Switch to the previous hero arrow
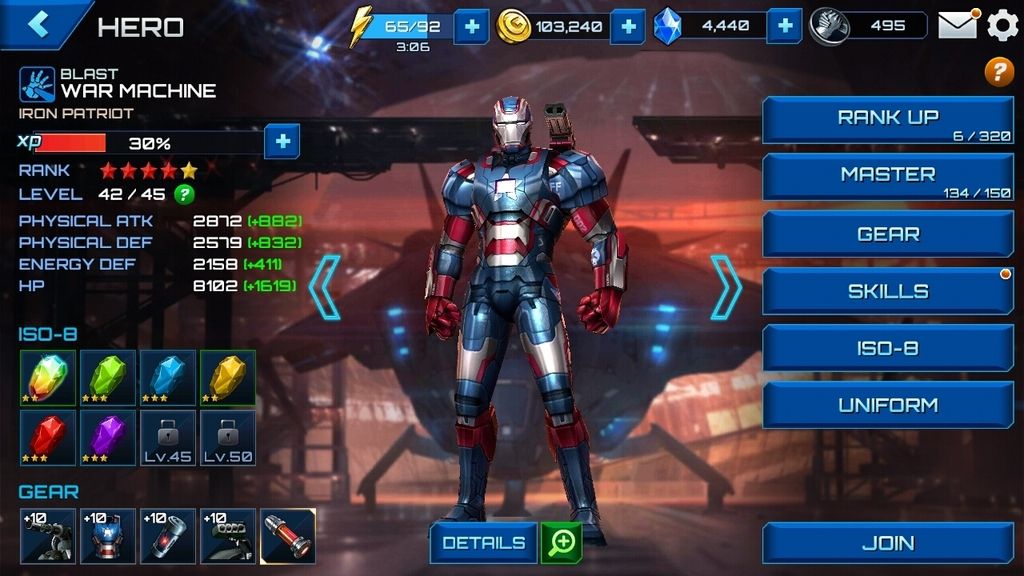 click(325, 287)
